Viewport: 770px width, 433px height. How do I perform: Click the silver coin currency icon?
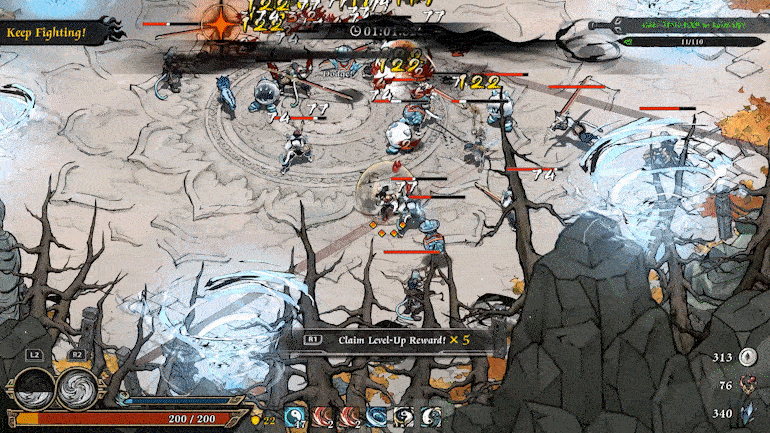[x=749, y=358]
